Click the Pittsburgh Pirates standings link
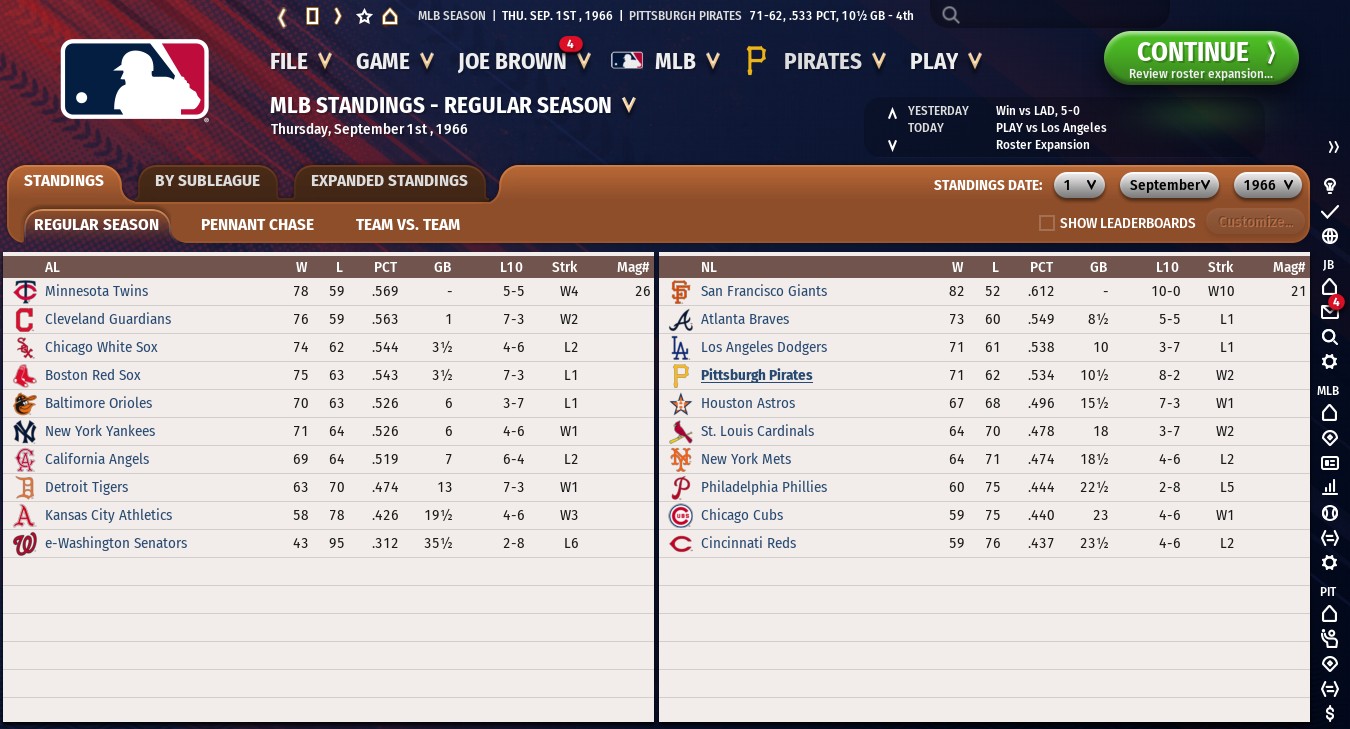The width and height of the screenshot is (1350, 729). tap(756, 375)
